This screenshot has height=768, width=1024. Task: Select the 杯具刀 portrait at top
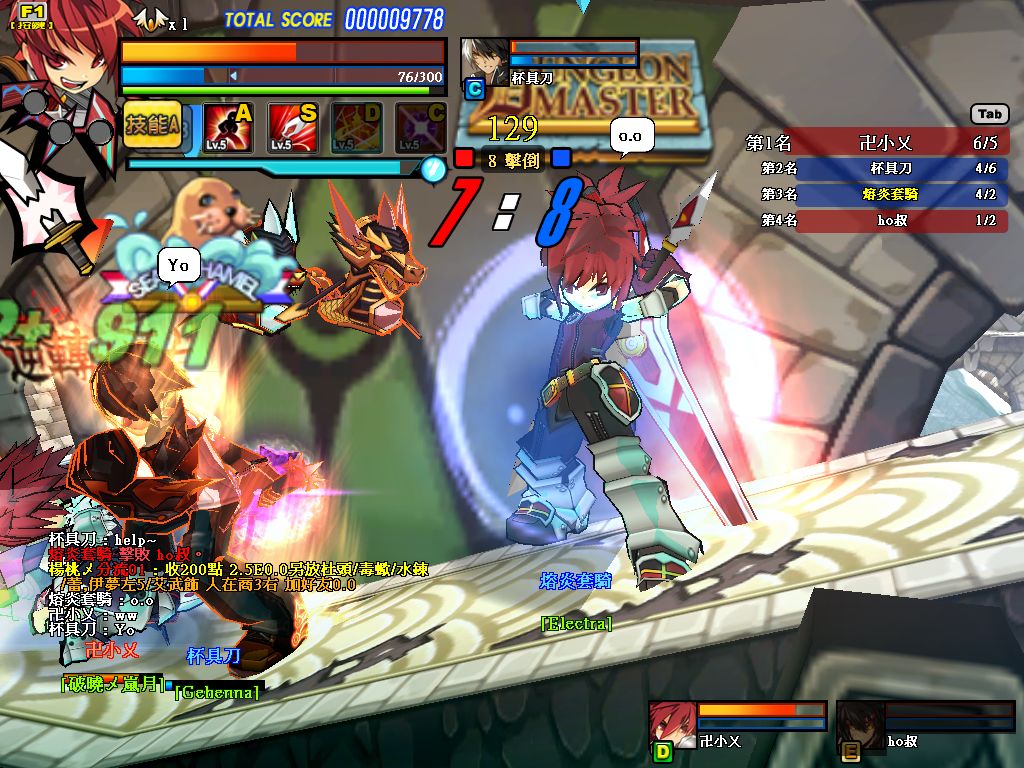(x=483, y=60)
